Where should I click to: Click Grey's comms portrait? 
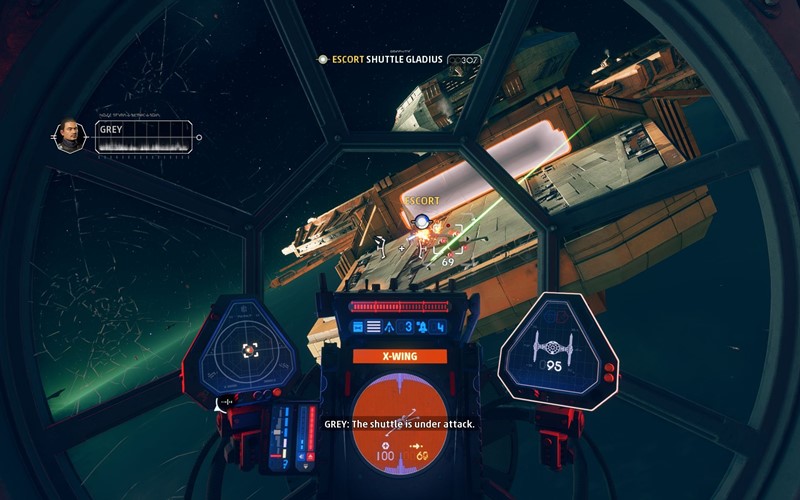click(x=69, y=136)
